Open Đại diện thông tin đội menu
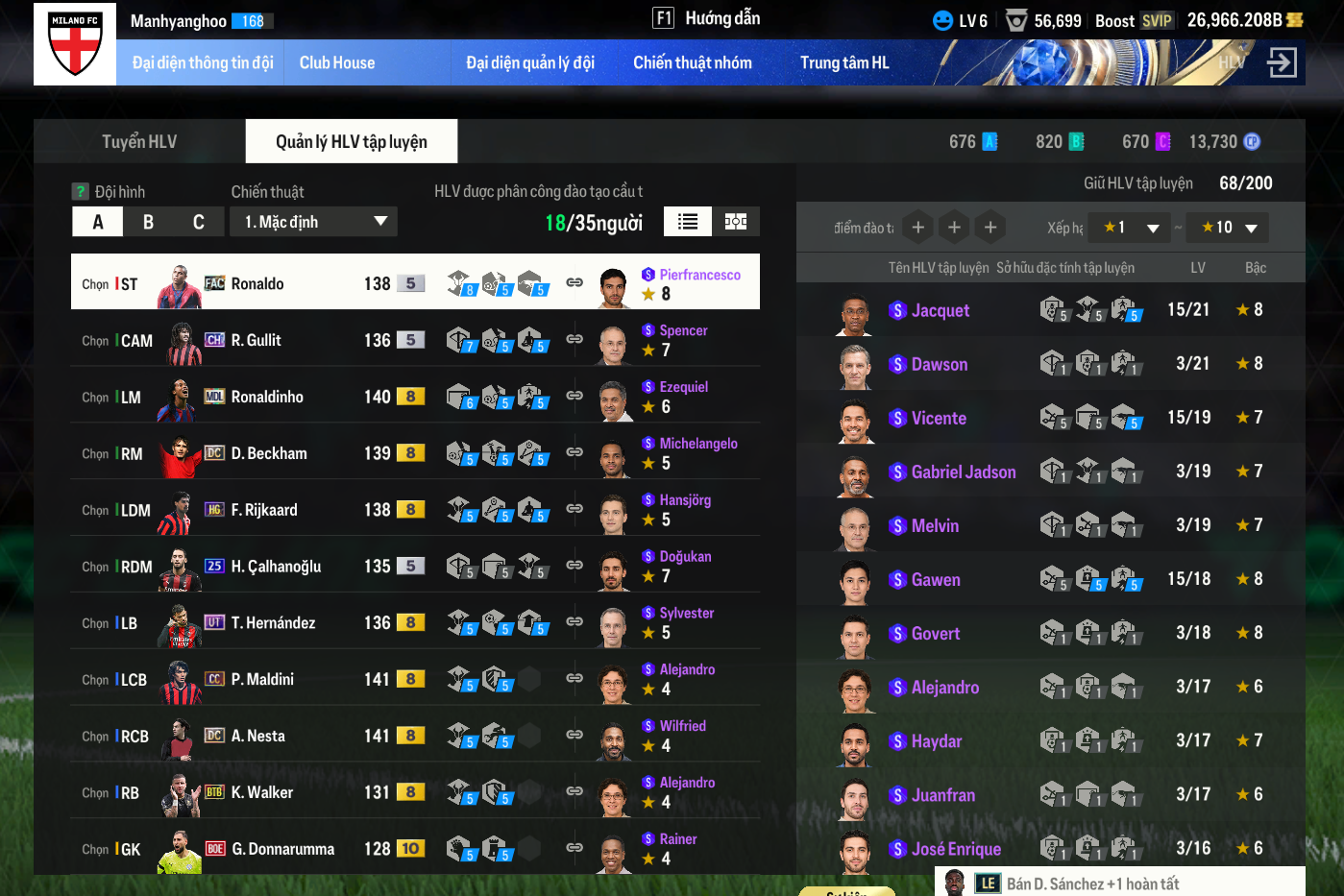This screenshot has width=1344, height=896. [203, 63]
